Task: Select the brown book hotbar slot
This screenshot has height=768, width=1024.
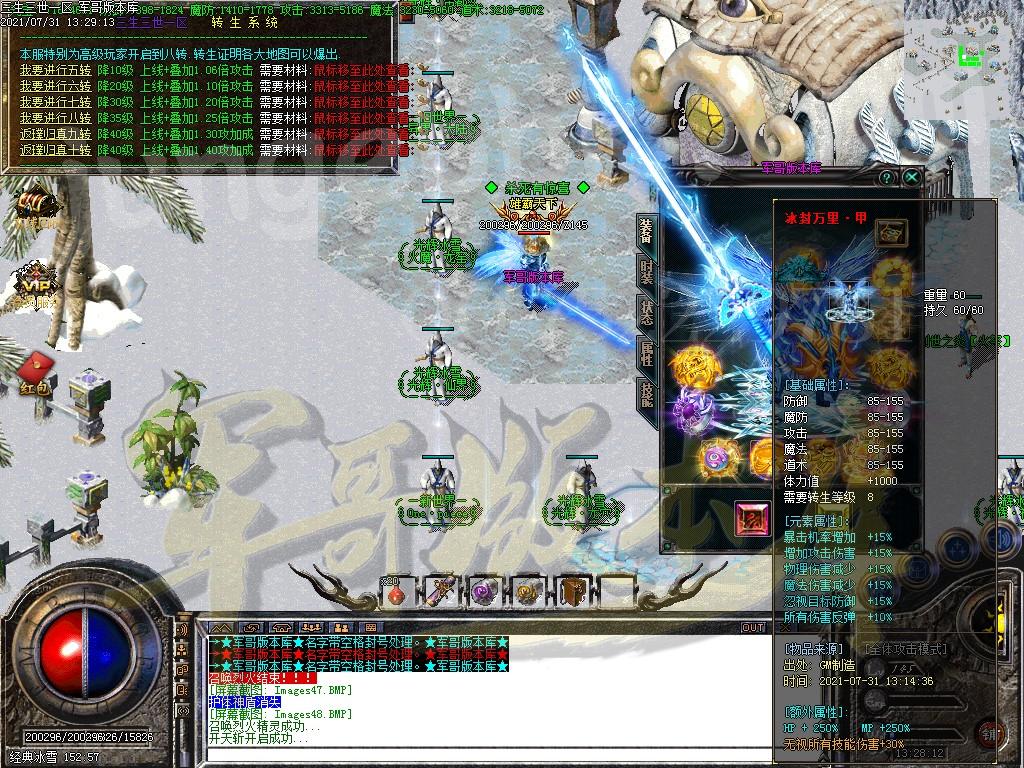Action: tap(572, 592)
